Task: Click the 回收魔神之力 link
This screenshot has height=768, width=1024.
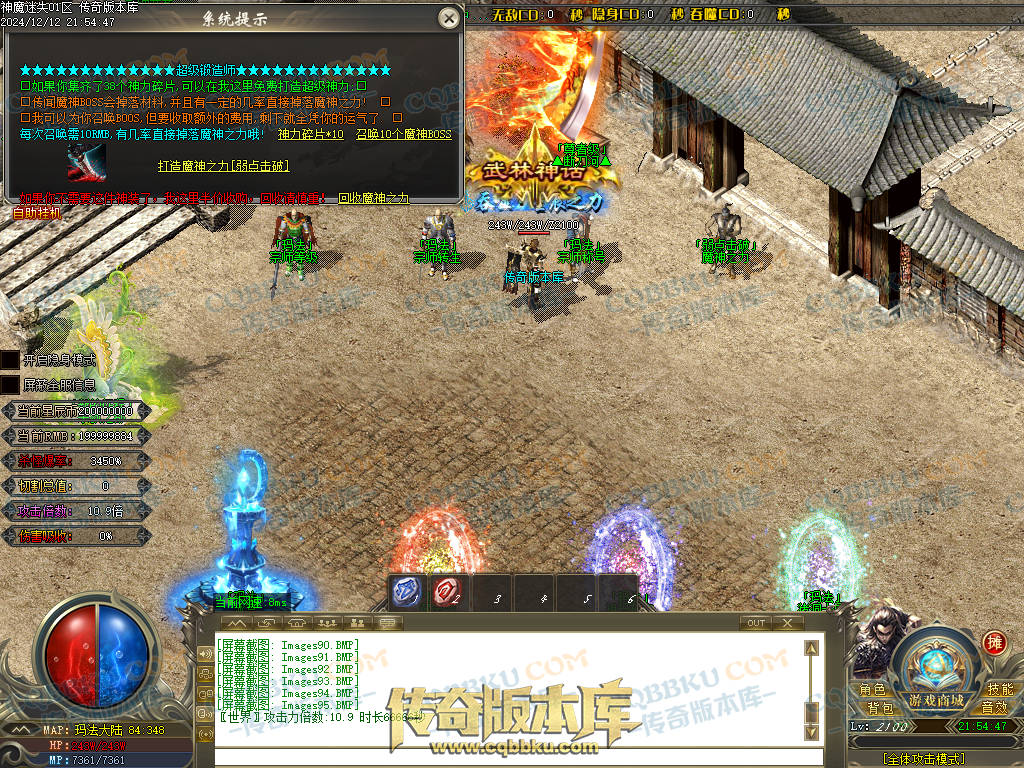Action: pyautogui.click(x=373, y=198)
